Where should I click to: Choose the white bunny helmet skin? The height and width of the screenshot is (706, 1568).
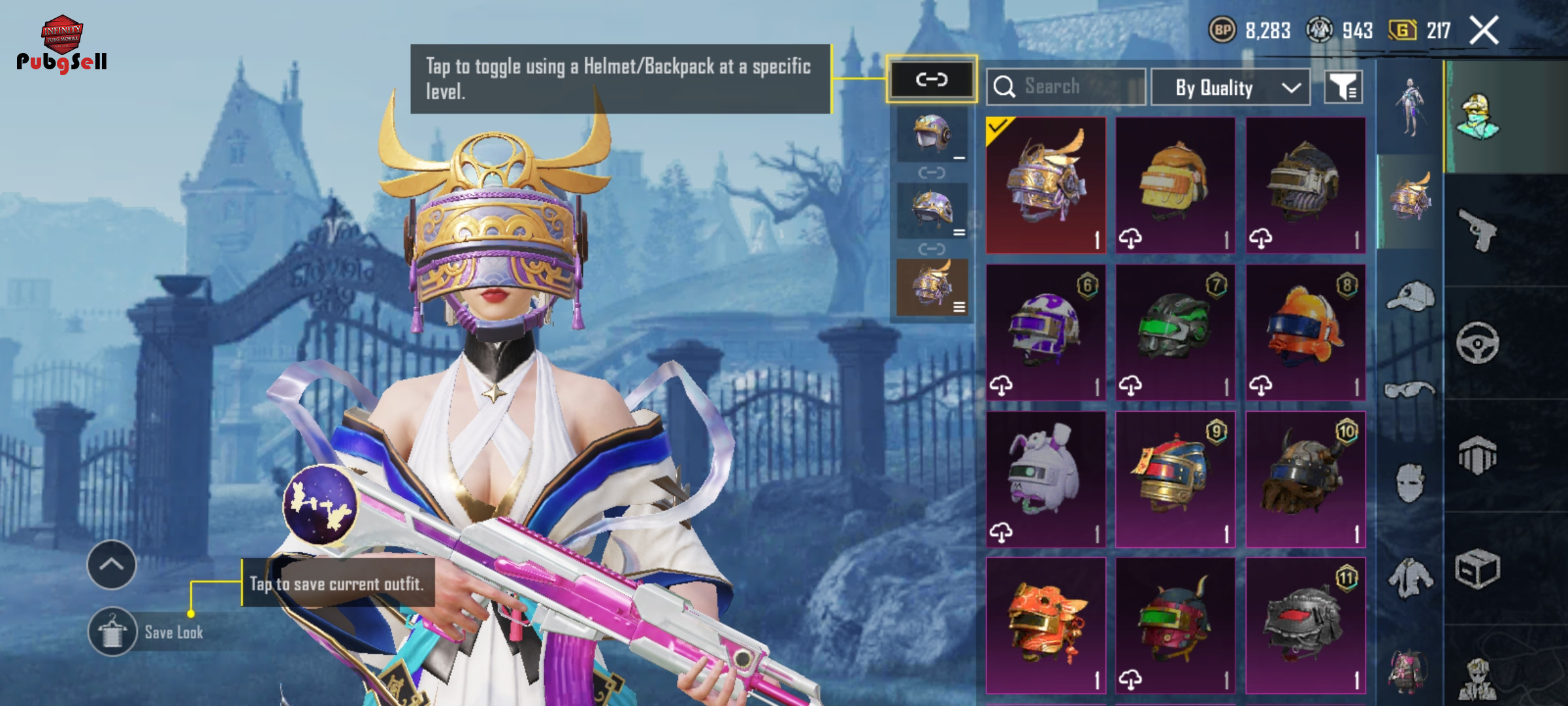(1045, 479)
